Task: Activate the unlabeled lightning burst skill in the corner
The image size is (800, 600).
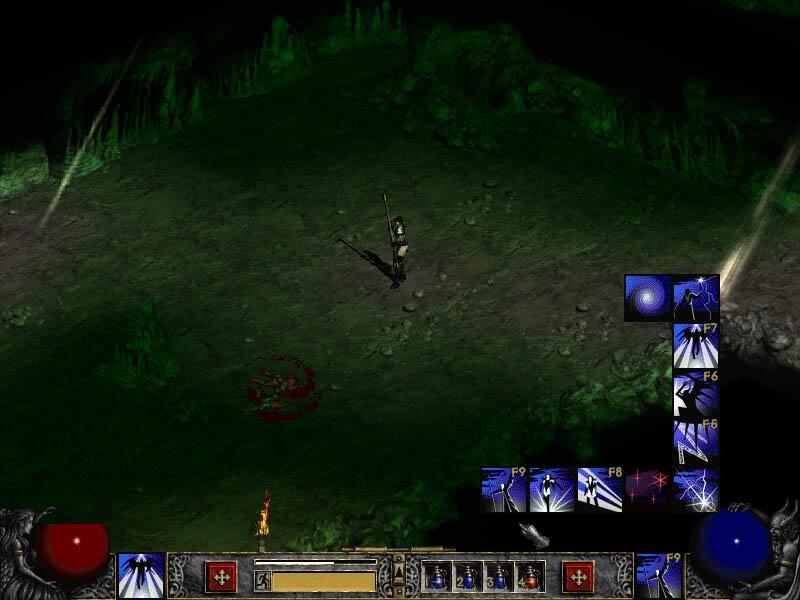Action: point(696,490)
